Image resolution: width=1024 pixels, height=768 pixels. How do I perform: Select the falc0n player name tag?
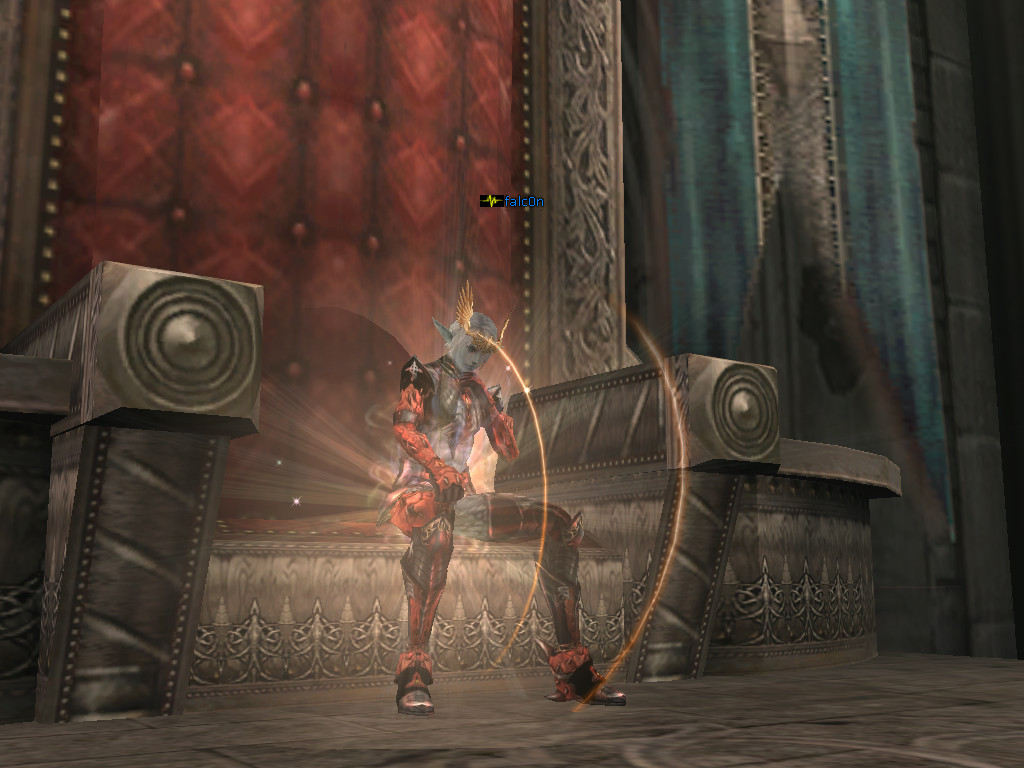point(523,201)
